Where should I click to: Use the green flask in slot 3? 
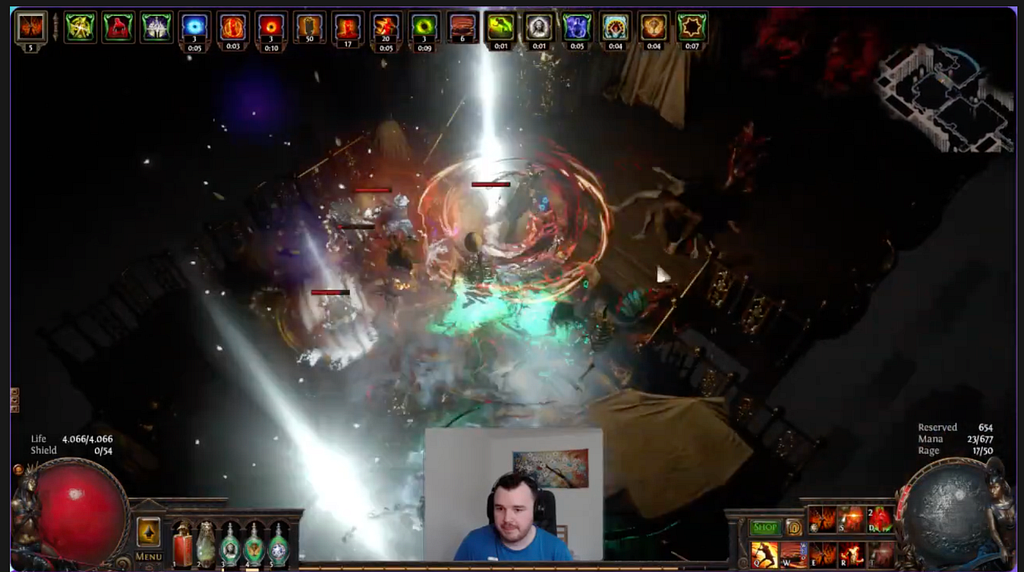click(x=230, y=546)
